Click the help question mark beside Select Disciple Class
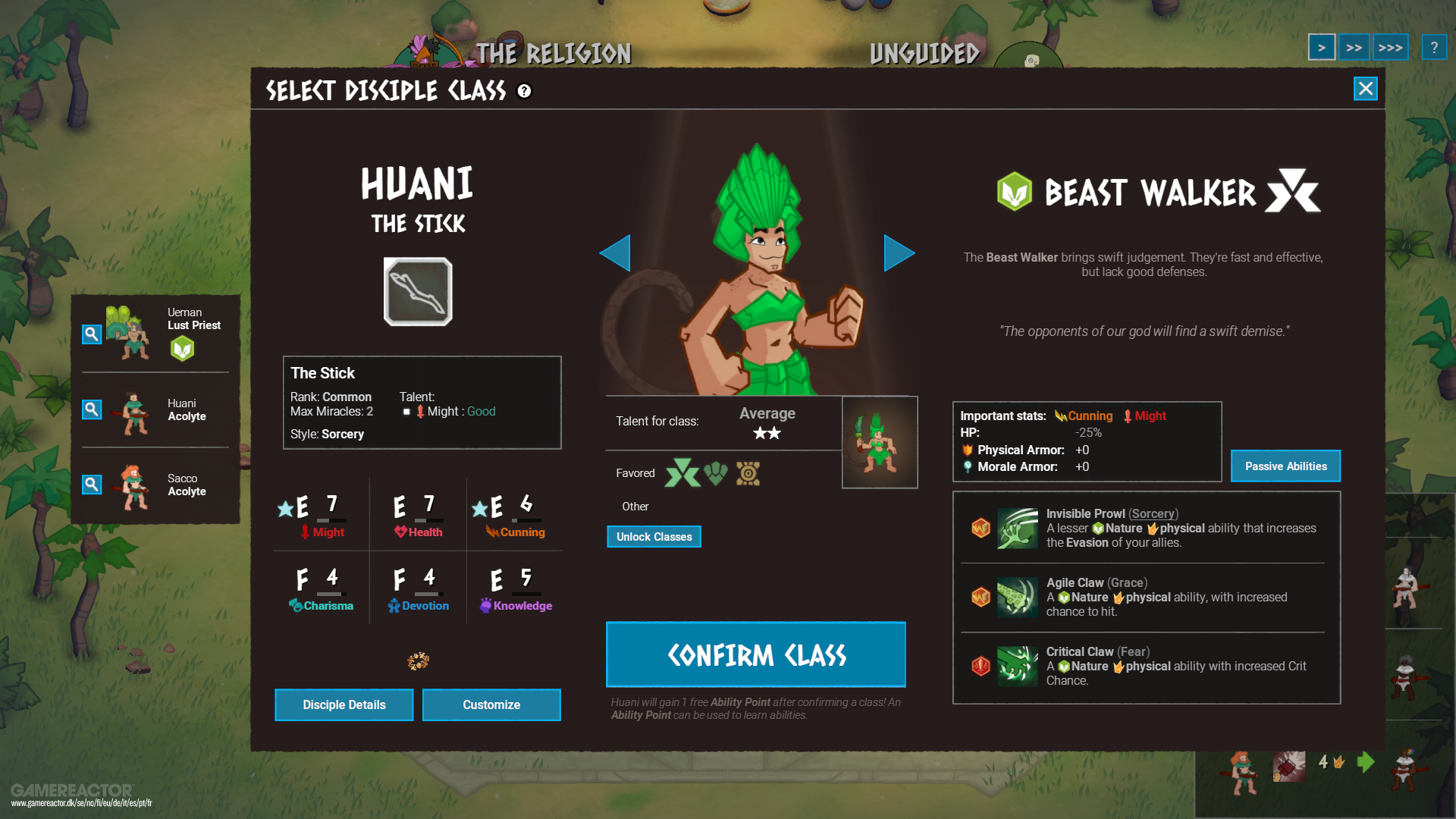The width and height of the screenshot is (1456, 819). click(x=523, y=92)
